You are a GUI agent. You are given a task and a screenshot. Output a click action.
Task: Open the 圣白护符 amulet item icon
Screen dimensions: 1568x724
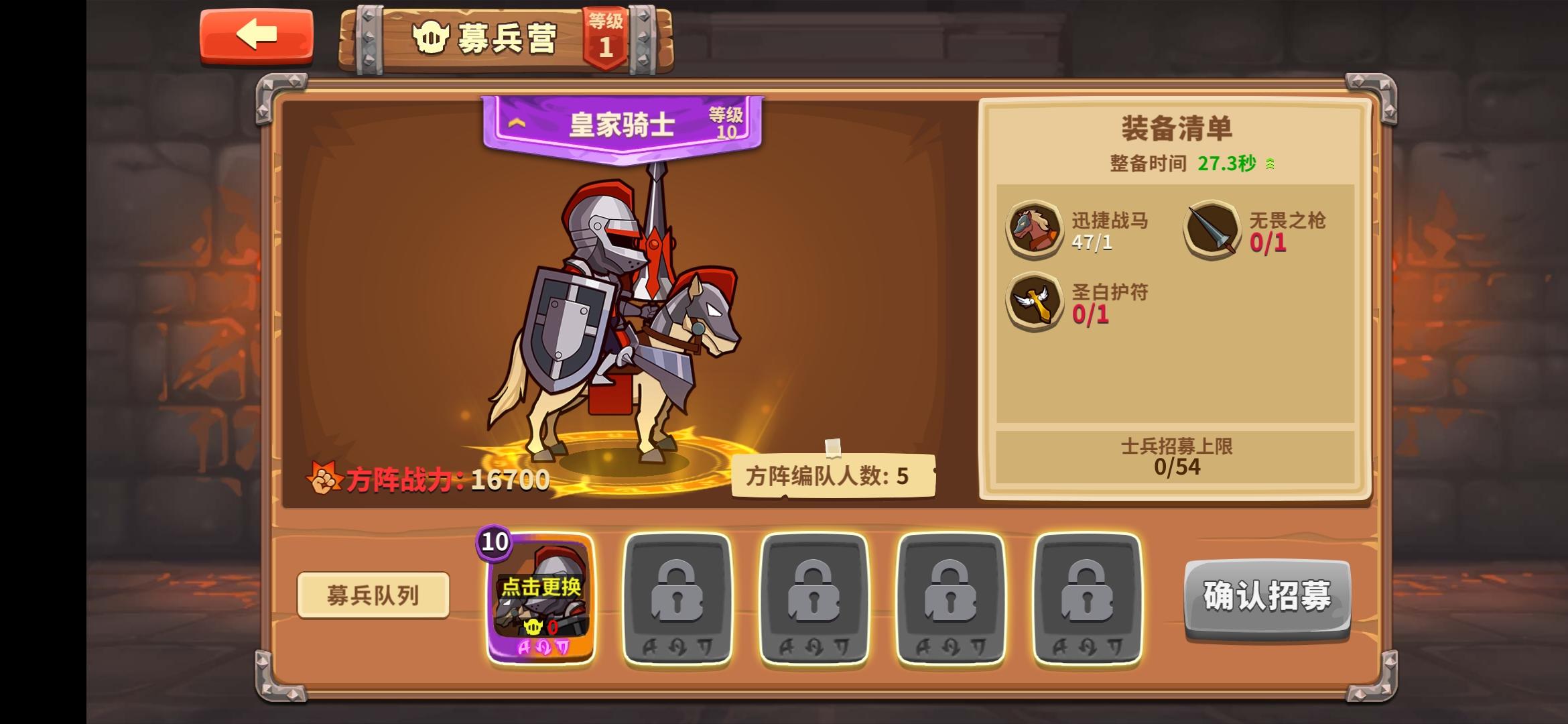point(1036,302)
